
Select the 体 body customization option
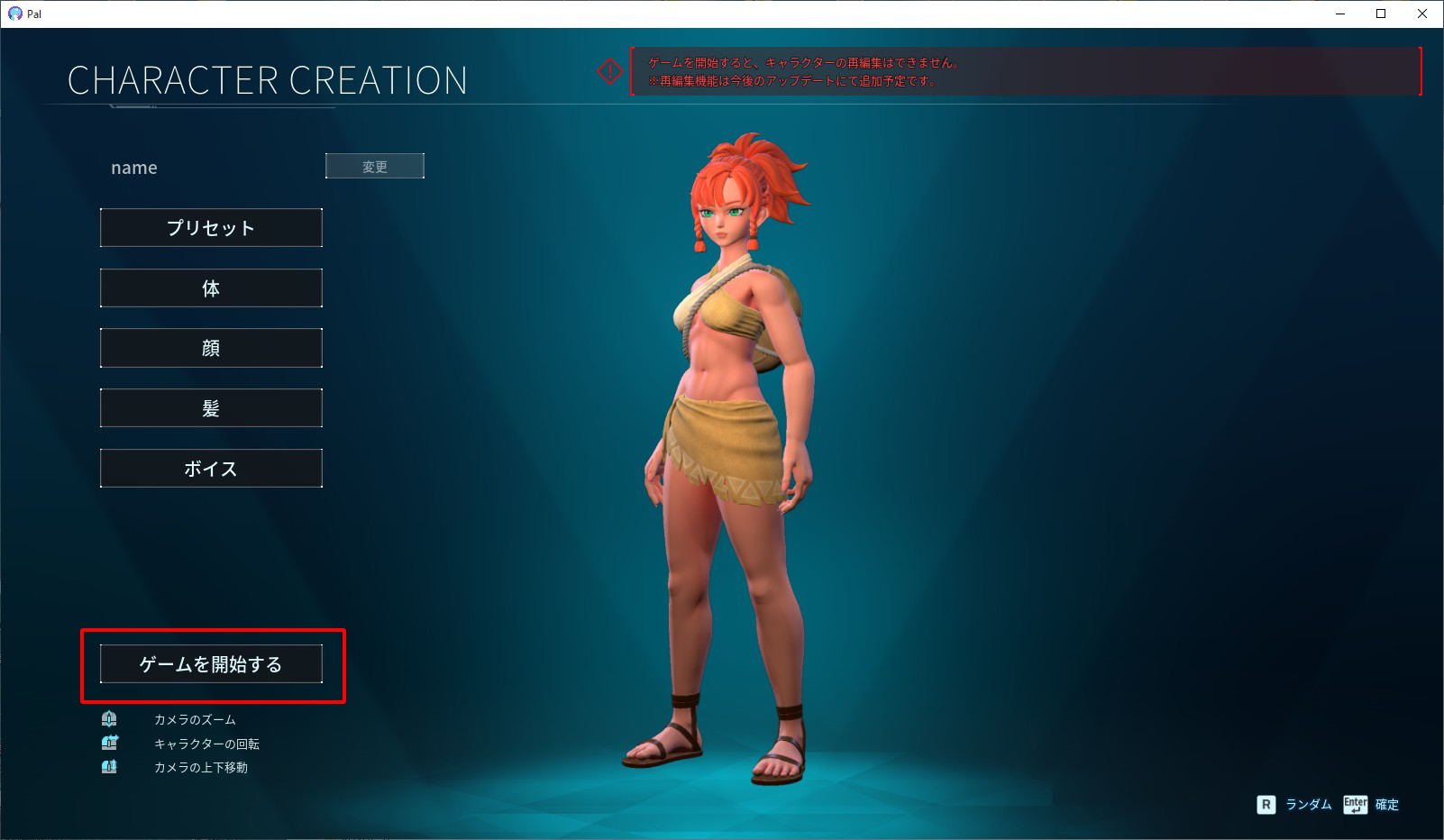[x=211, y=288]
